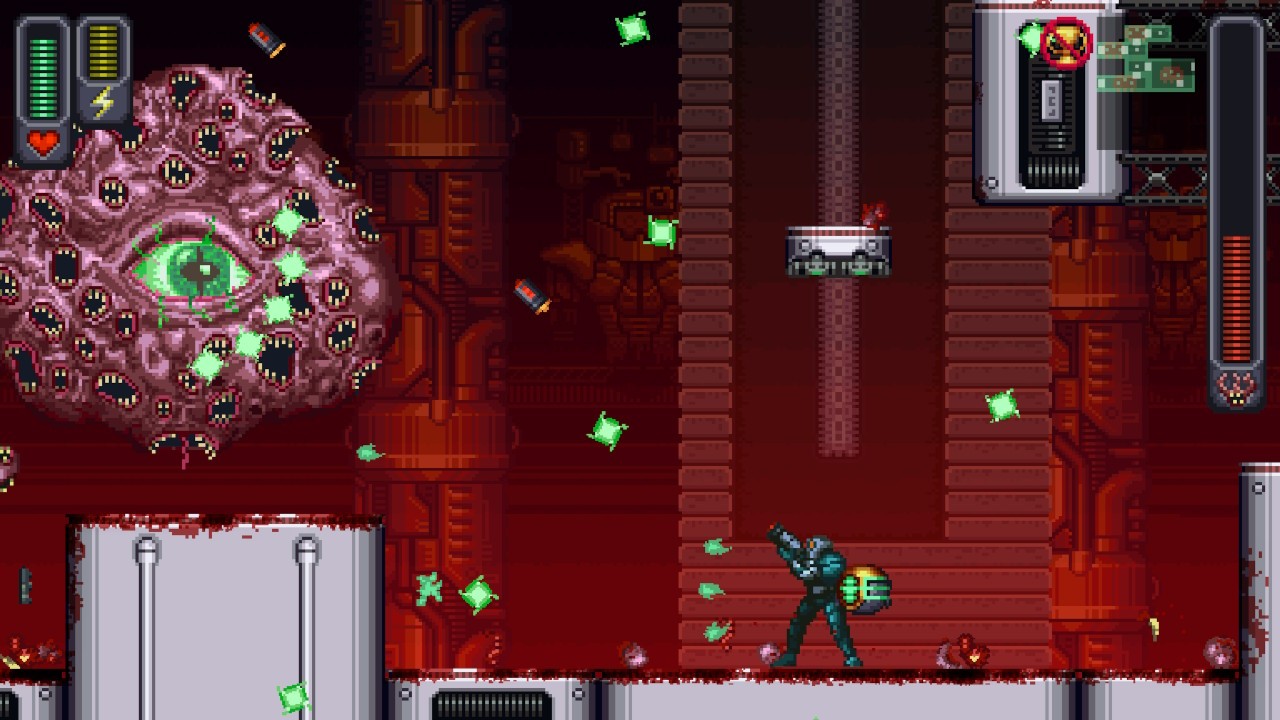Select the falling grenade left of the central tower
The width and height of the screenshot is (1280, 720).
(x=533, y=295)
